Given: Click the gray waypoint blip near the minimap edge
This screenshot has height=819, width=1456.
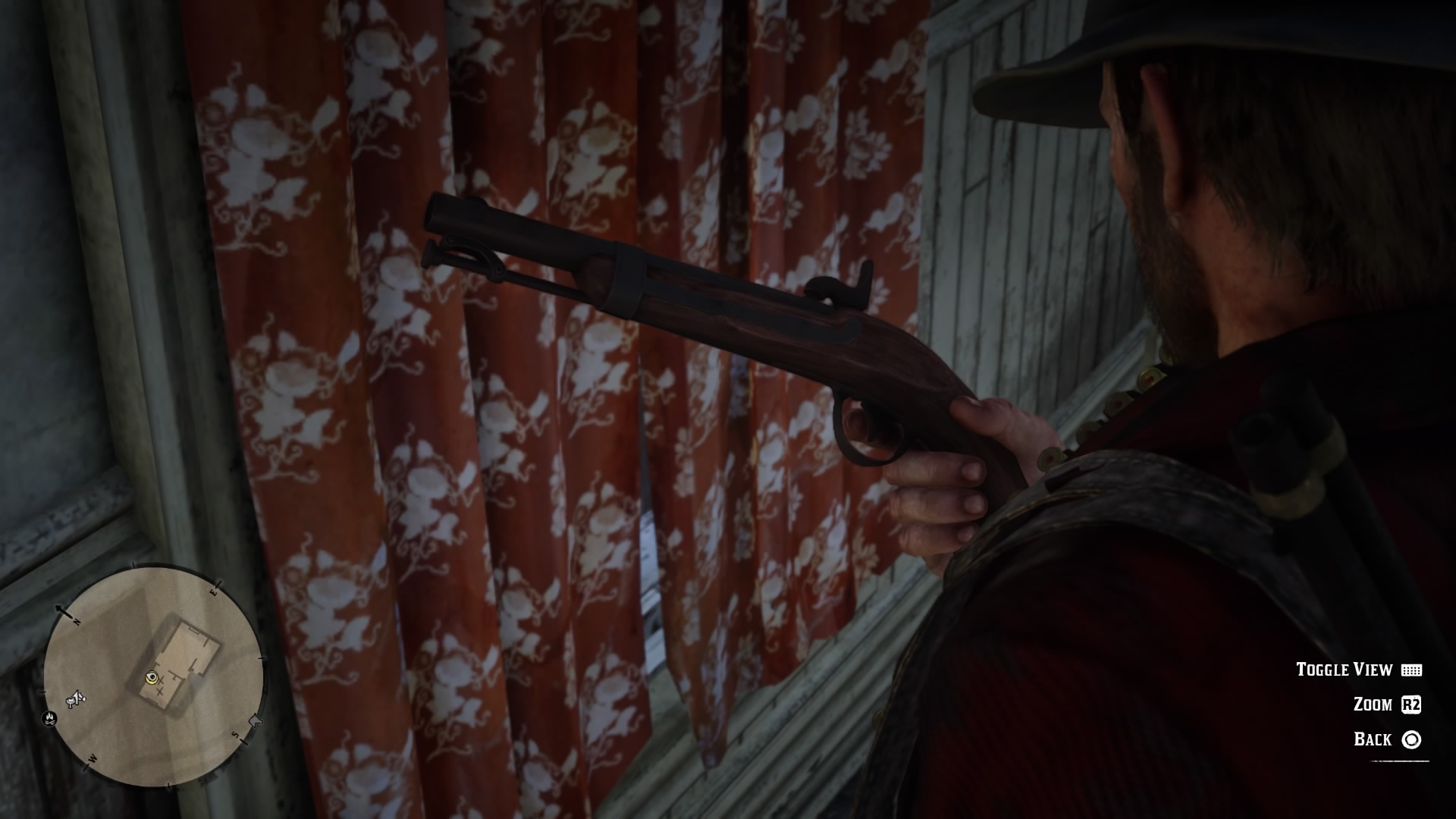Looking at the screenshot, I should [256, 721].
